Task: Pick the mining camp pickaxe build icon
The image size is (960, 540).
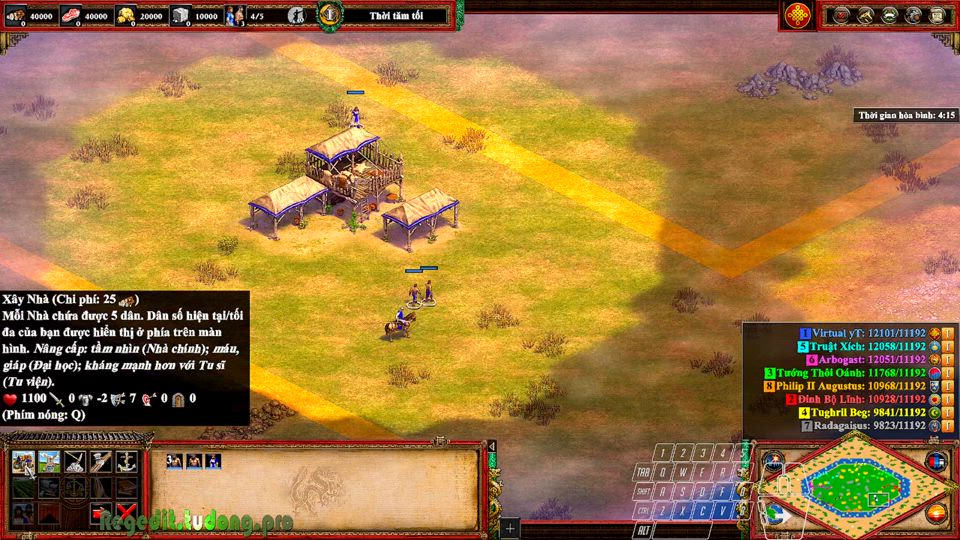Action: (x=74, y=462)
